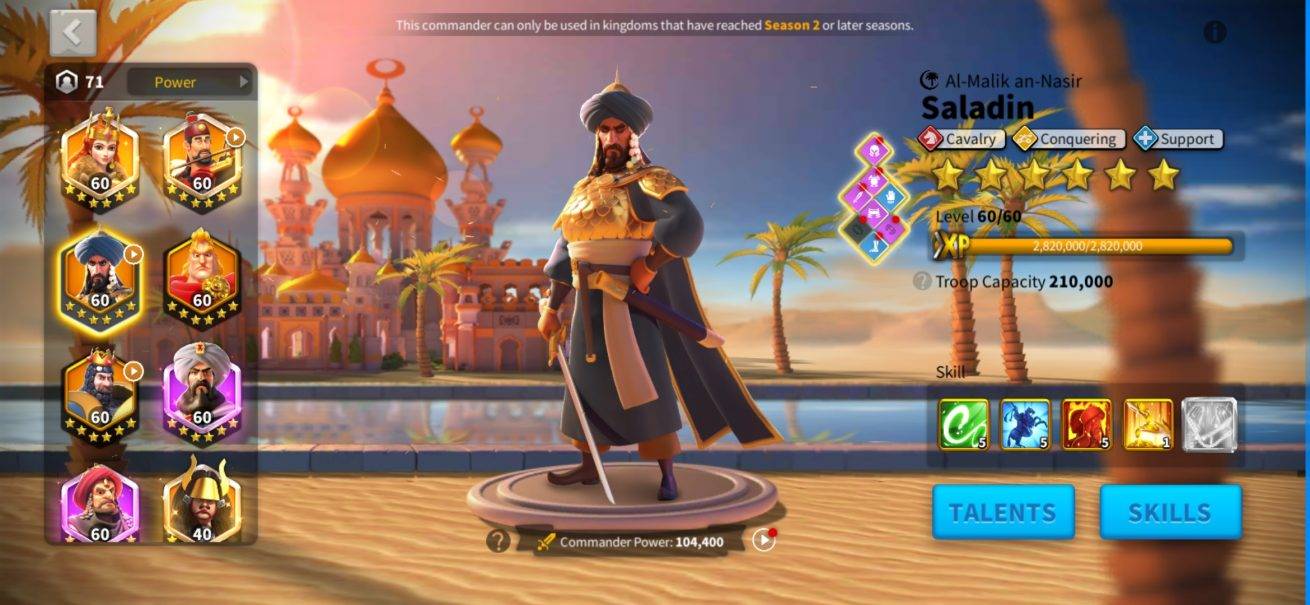The image size is (1310, 605).
Task: Open the commander equipment diamond panel
Action: coord(874,200)
